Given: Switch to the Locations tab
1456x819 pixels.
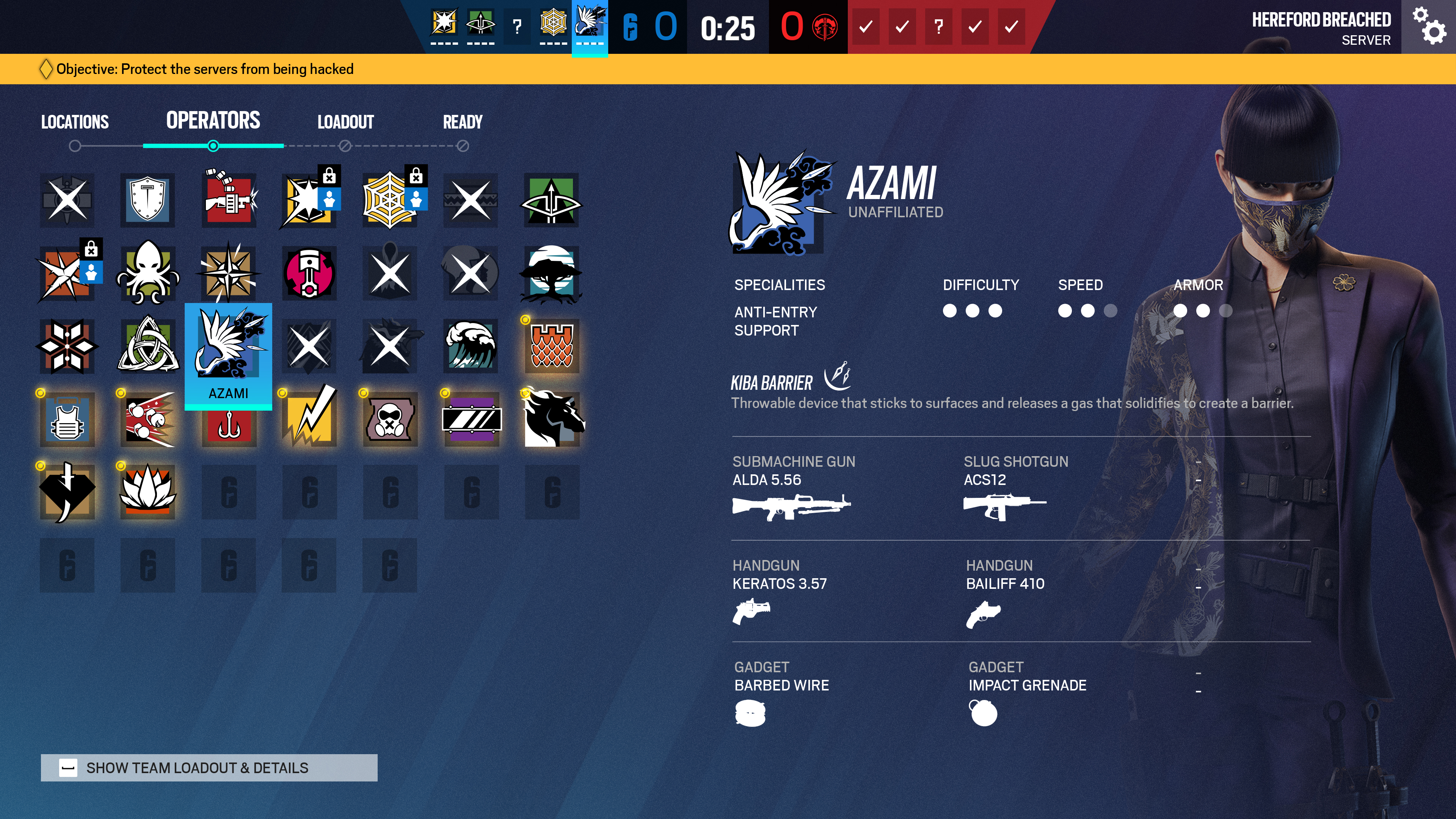Looking at the screenshot, I should [75, 122].
